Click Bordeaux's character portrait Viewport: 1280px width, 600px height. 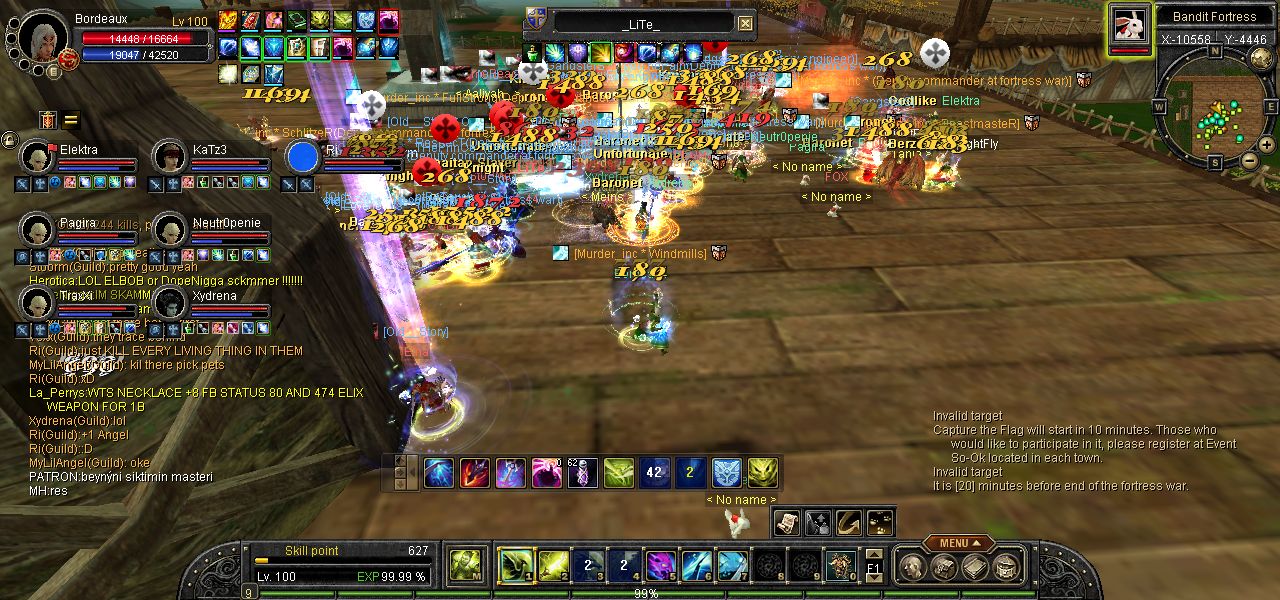(42, 37)
